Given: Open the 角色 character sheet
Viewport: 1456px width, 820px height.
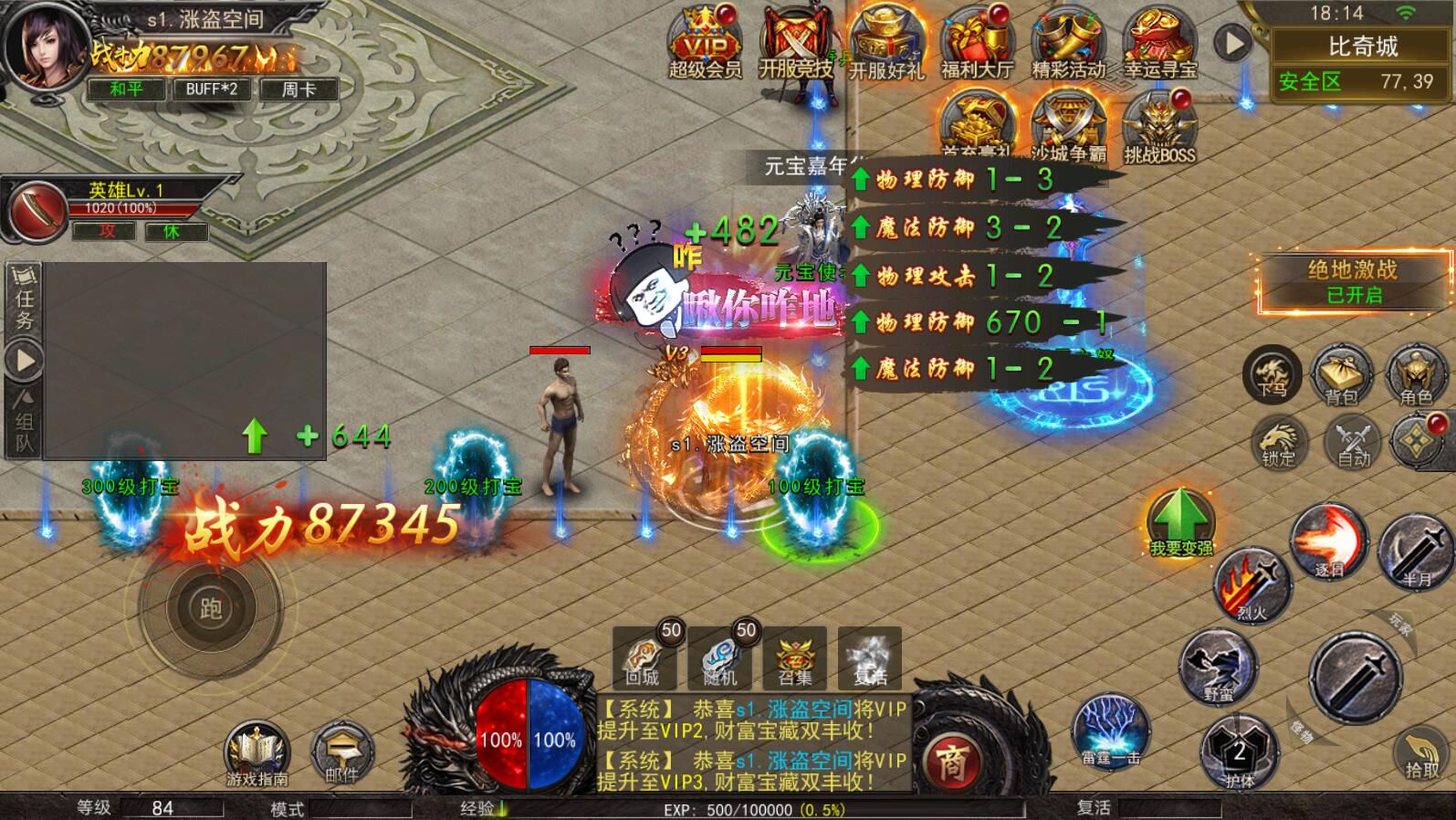Looking at the screenshot, I should coord(1416,374).
